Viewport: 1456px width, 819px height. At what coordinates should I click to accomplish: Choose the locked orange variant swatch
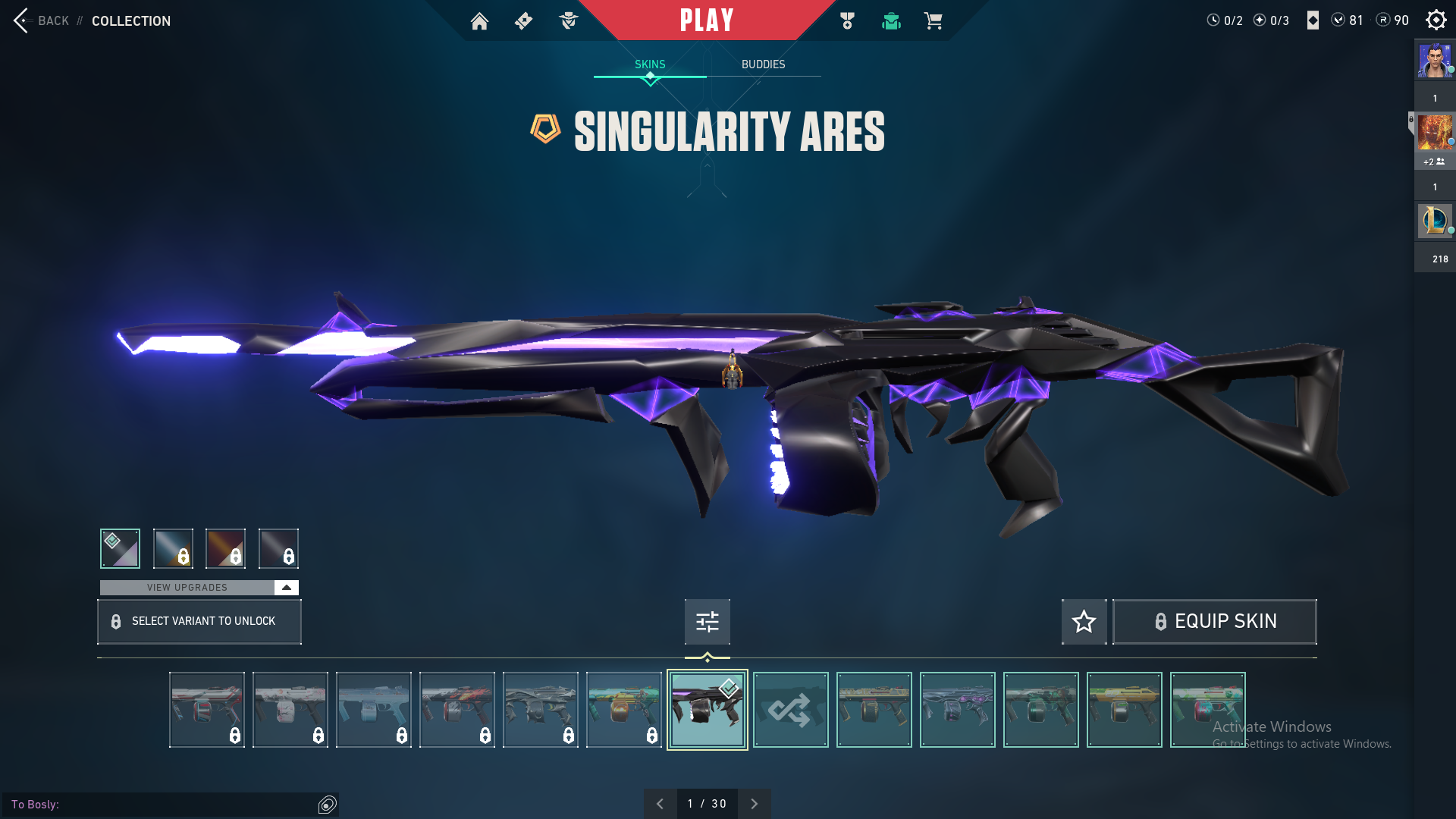[x=225, y=548]
